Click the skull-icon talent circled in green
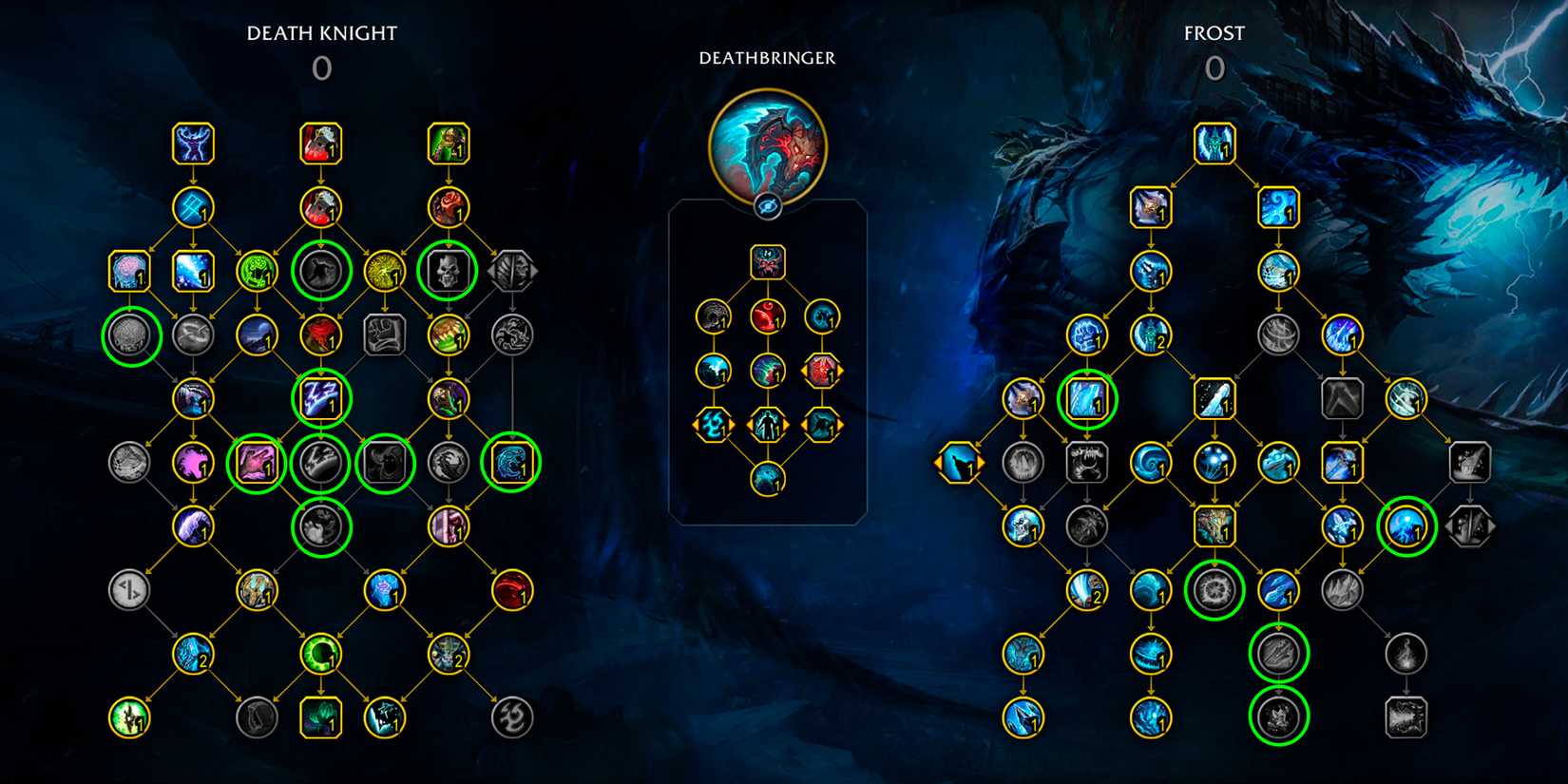Viewport: 1568px width, 784px height. 449,269
